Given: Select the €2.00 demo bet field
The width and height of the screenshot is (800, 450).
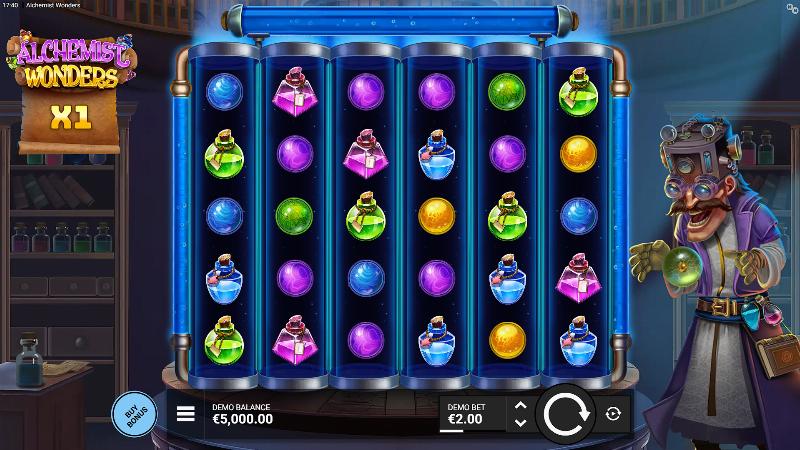Looking at the screenshot, I should click(x=472, y=414).
